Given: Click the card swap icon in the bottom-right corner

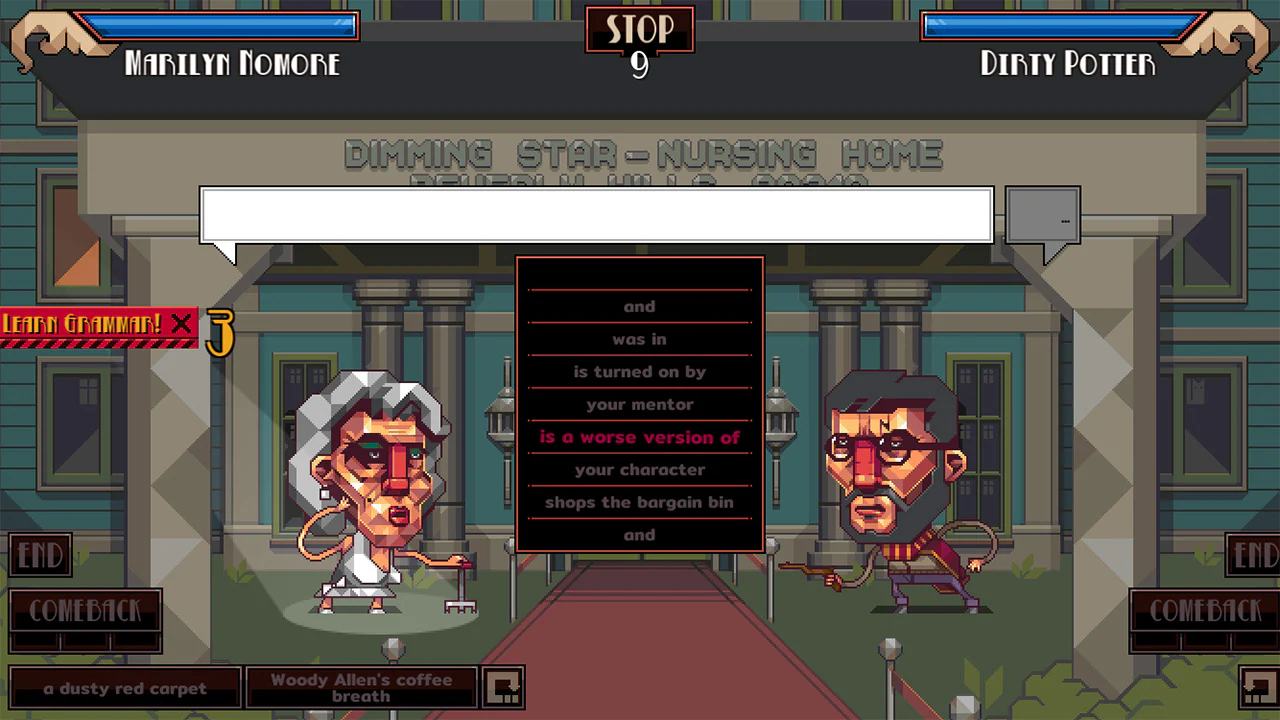Looking at the screenshot, I should 1258,686.
